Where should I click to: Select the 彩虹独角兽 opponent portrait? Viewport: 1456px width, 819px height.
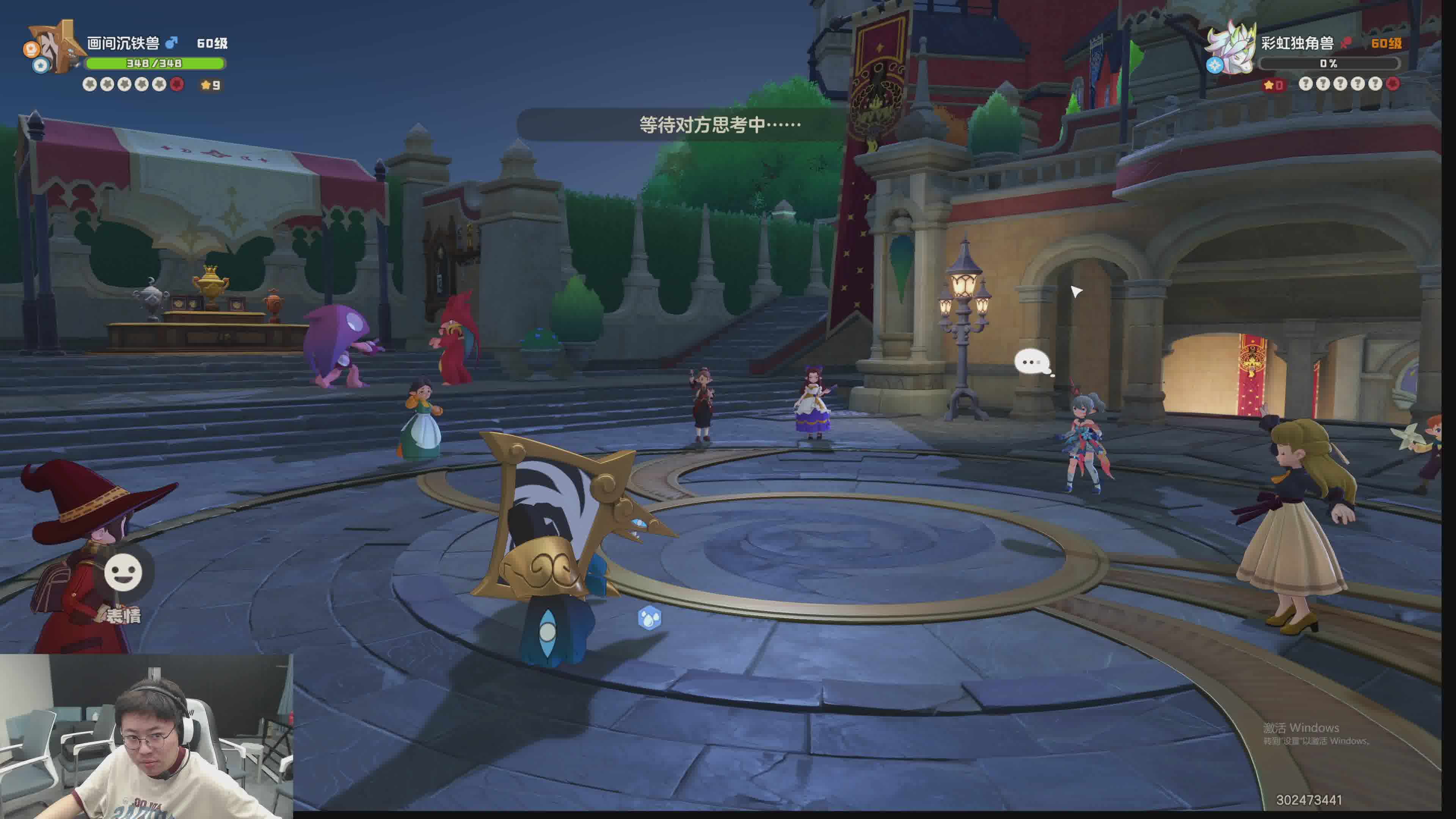point(1232,47)
